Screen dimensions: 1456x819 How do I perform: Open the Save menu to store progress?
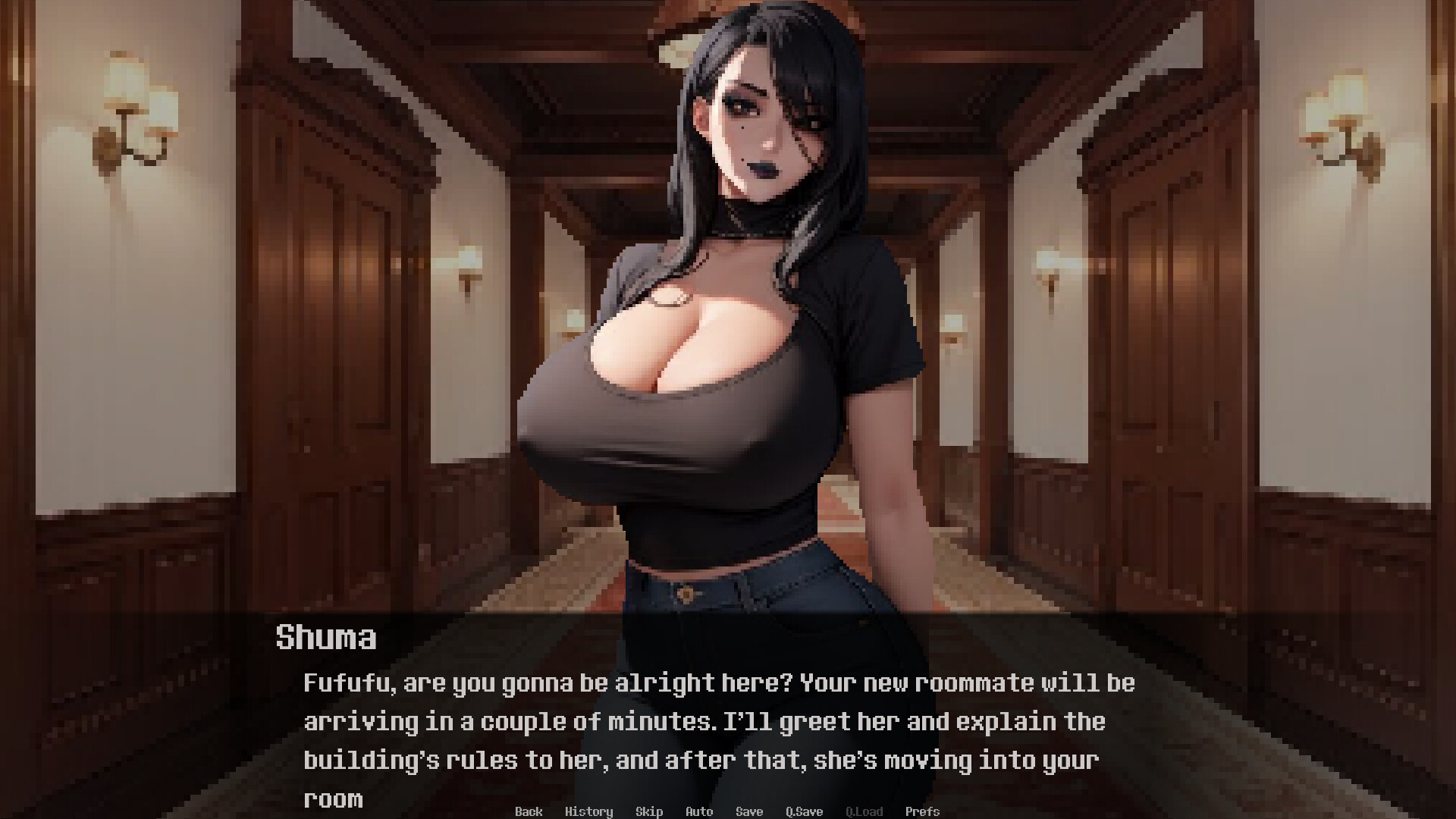pos(748,811)
